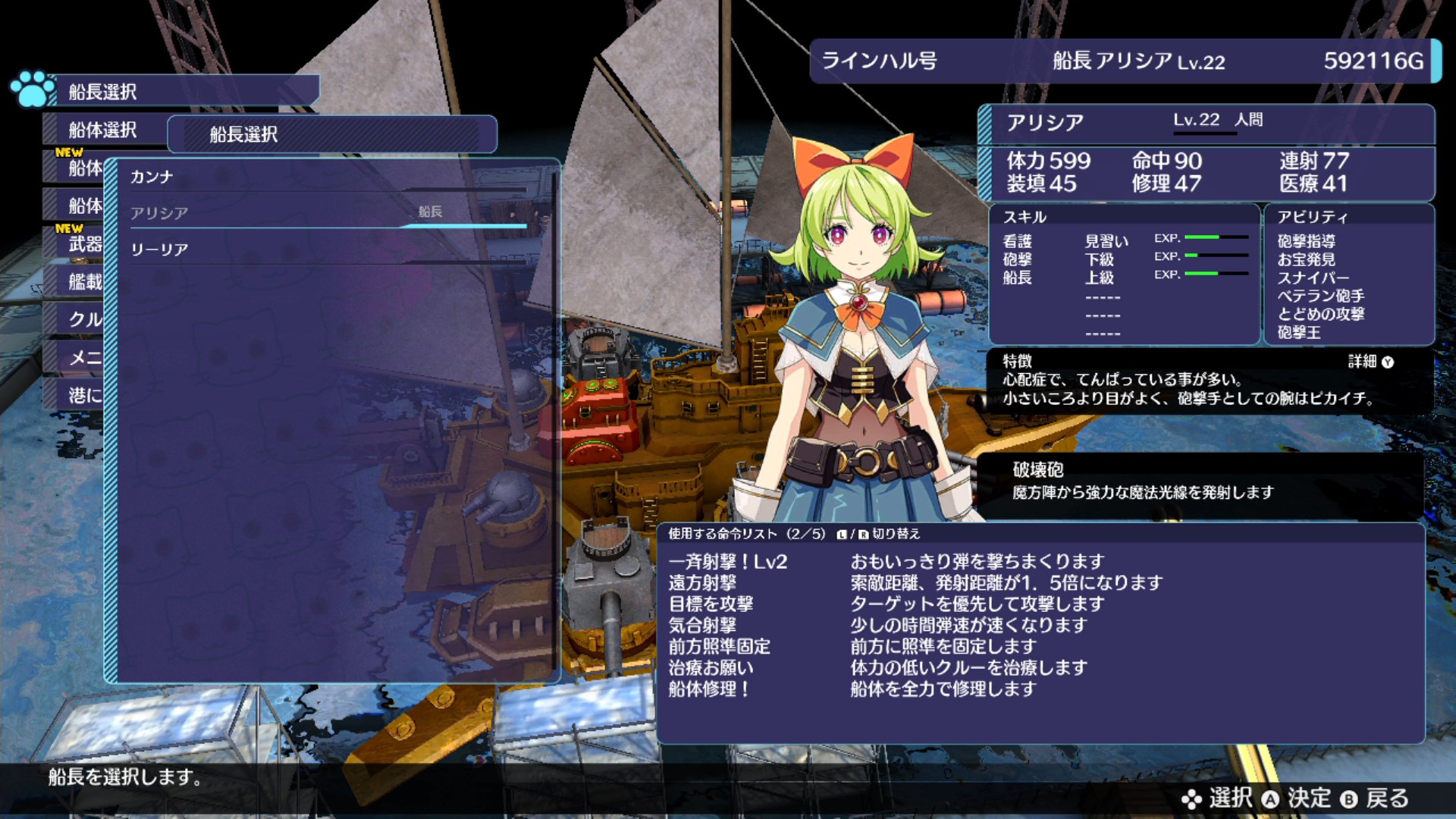Select the 治療お願い command row
The height and width of the screenshot is (819, 1456).
[x=711, y=668]
